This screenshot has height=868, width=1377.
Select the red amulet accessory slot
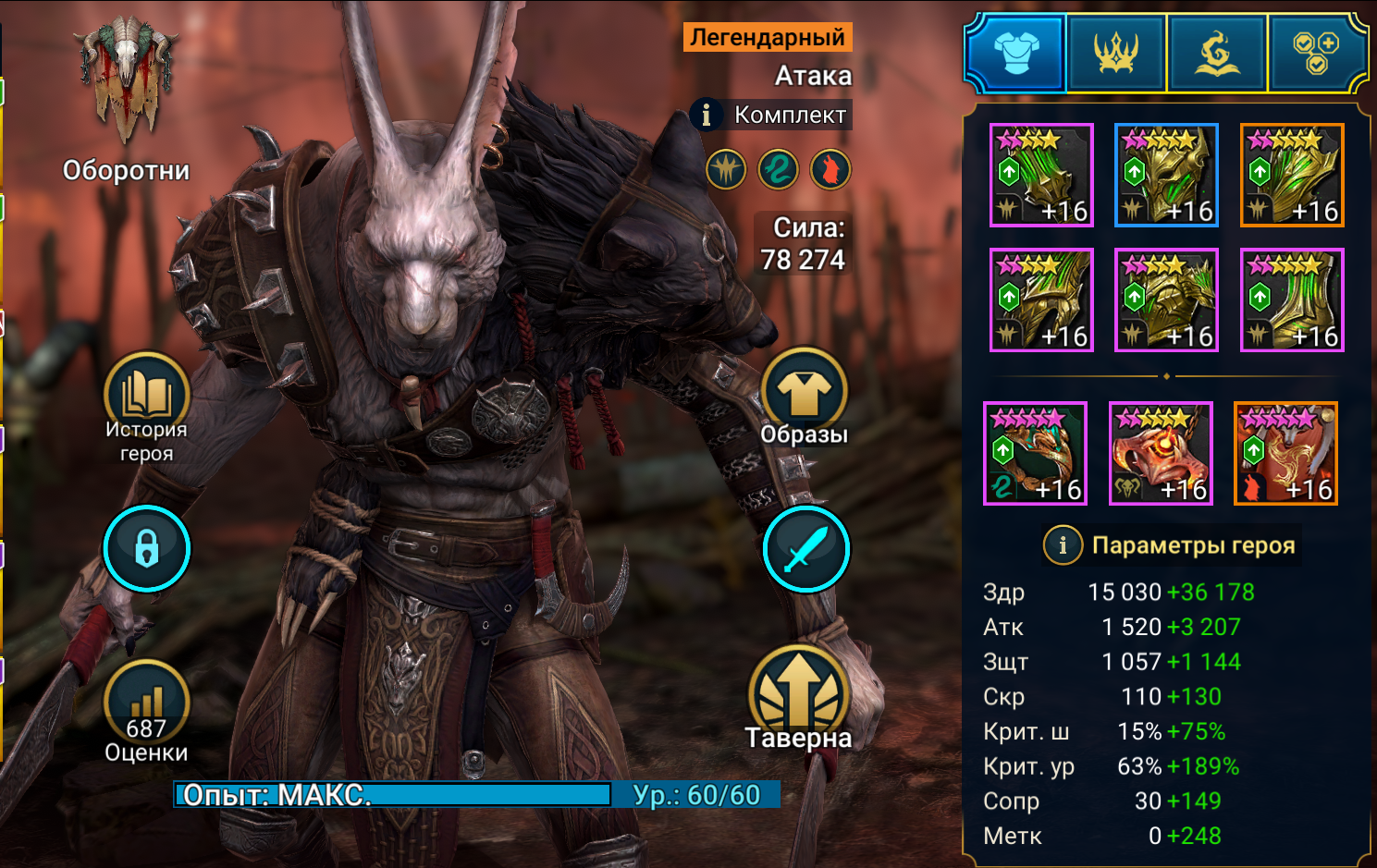(1161, 453)
